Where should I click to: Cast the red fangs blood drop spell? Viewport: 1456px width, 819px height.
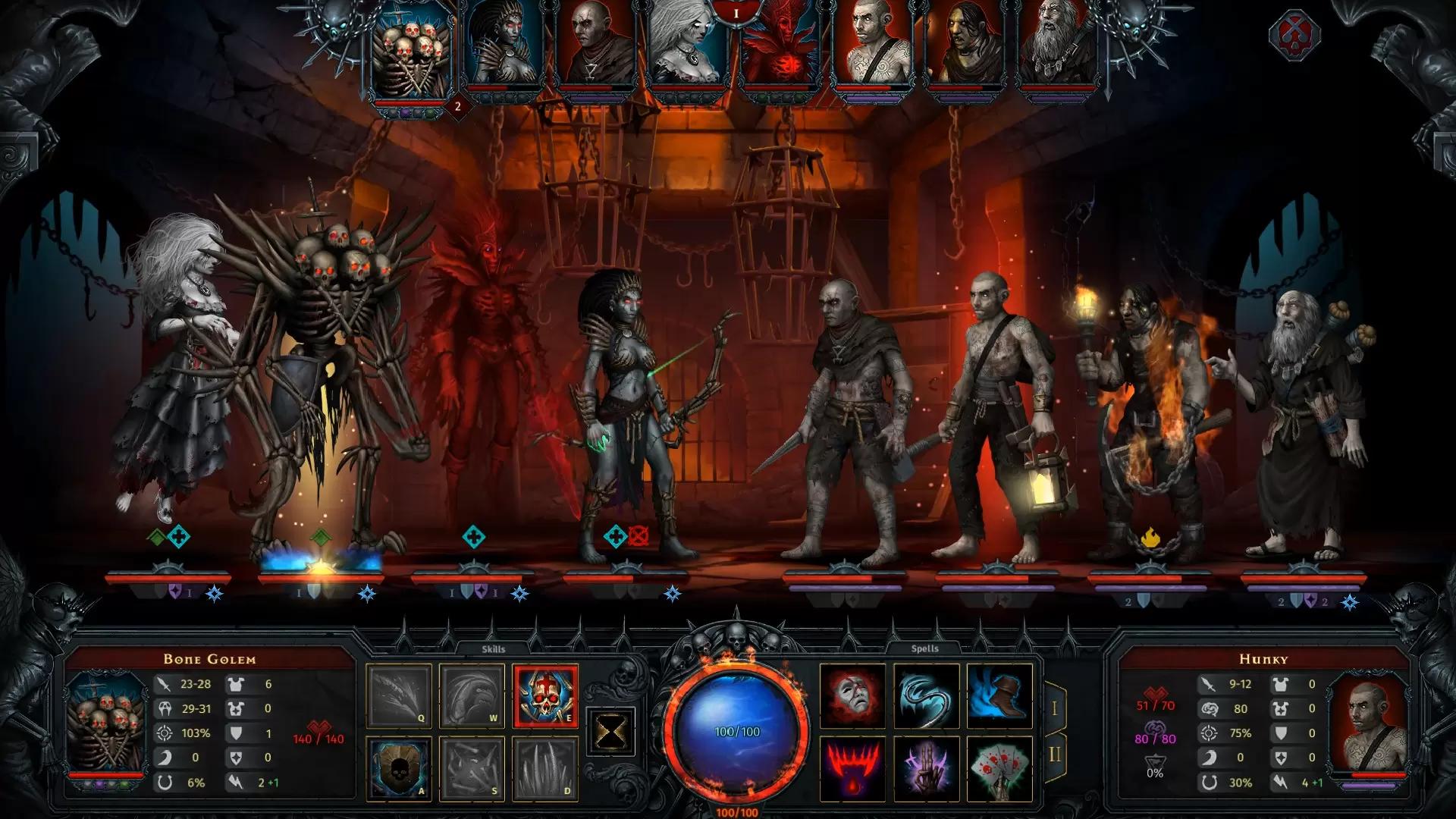click(x=852, y=767)
